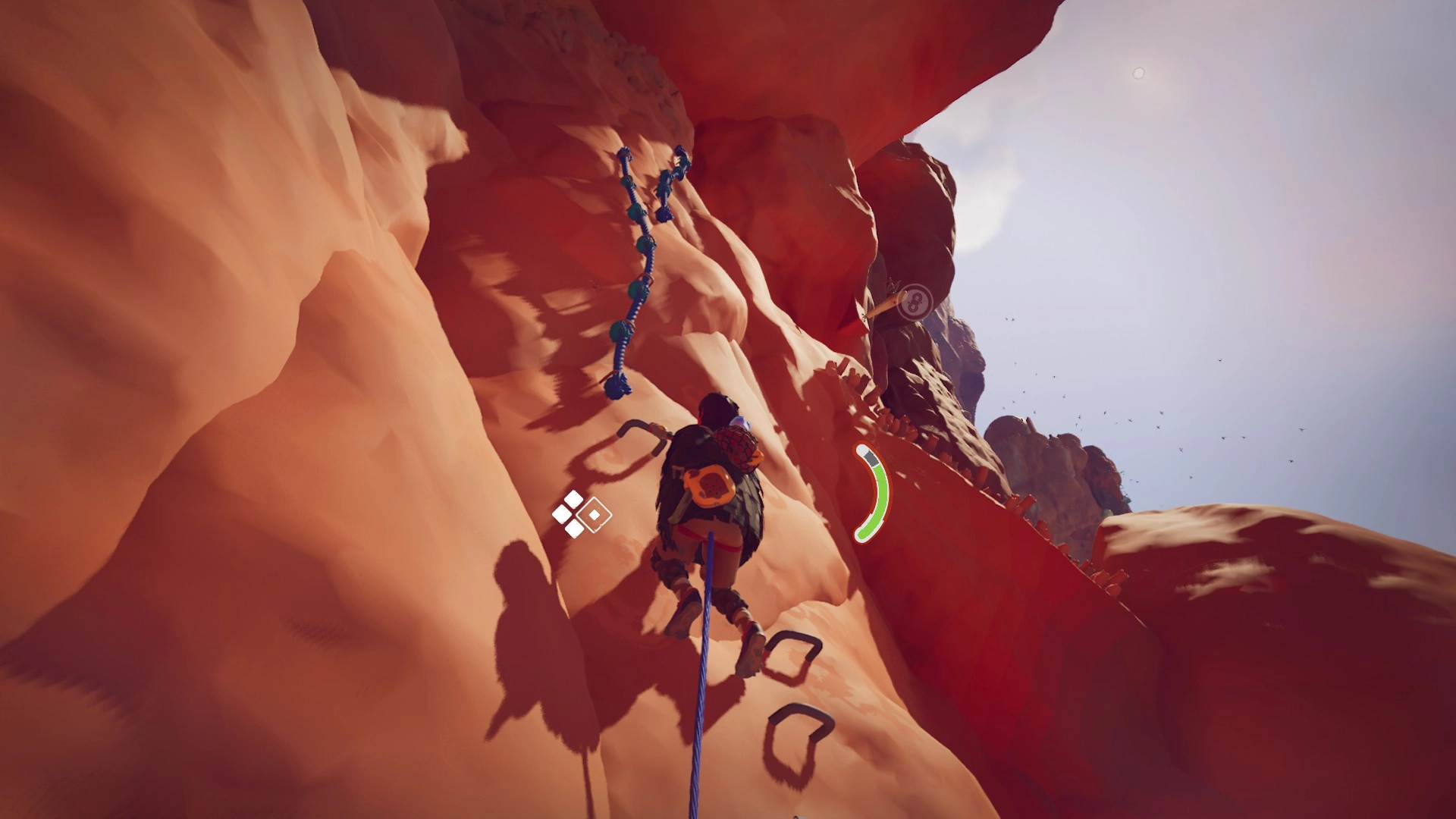Screen dimensions: 1456x819
Task: Click the bottom solid diamond of the cluster
Action: 574,529
